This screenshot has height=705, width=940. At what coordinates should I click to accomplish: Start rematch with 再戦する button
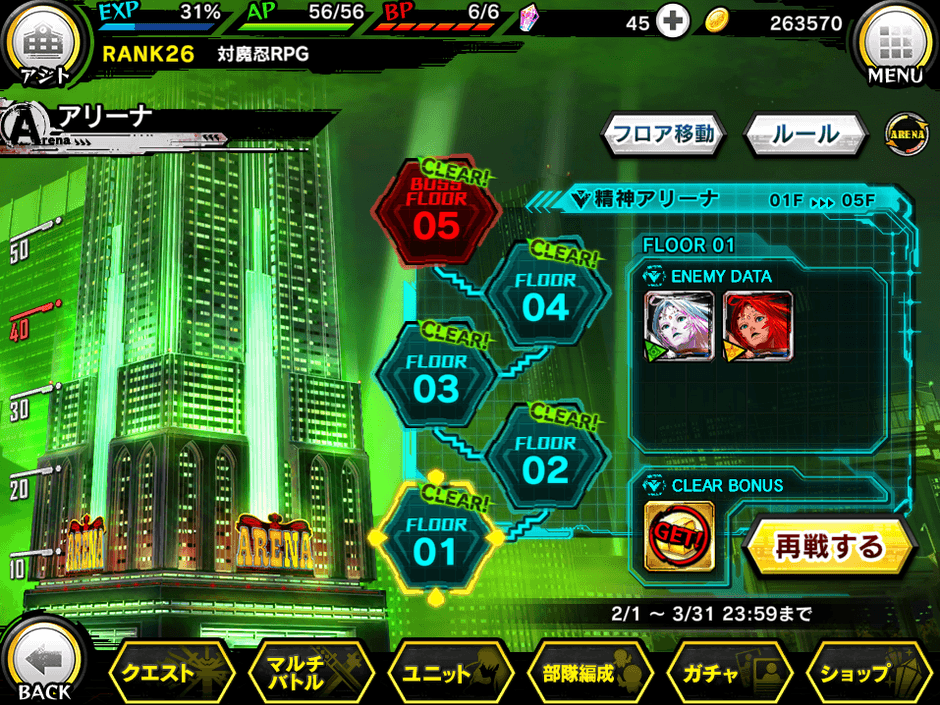pyautogui.click(x=829, y=547)
